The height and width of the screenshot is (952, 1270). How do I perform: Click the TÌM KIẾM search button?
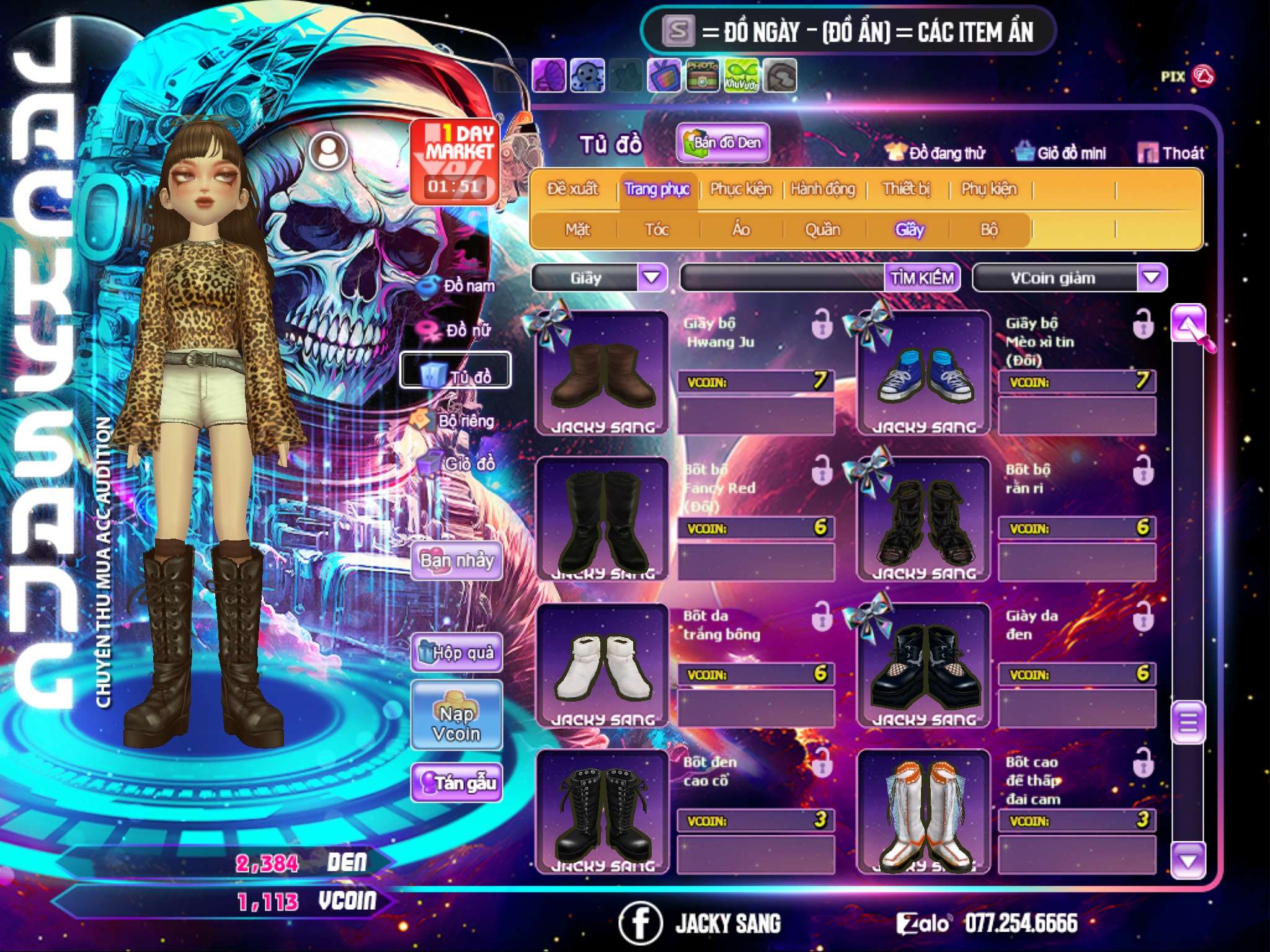pyautogui.click(x=921, y=278)
